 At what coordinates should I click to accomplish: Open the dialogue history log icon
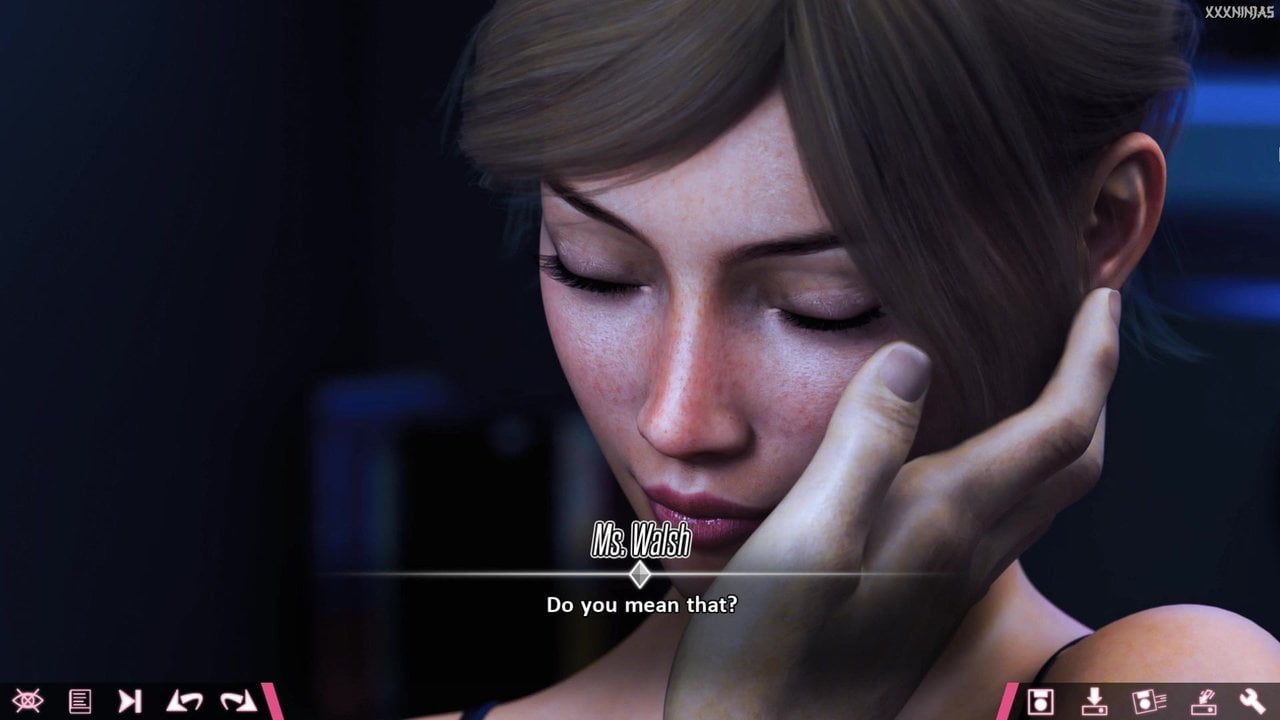80,701
